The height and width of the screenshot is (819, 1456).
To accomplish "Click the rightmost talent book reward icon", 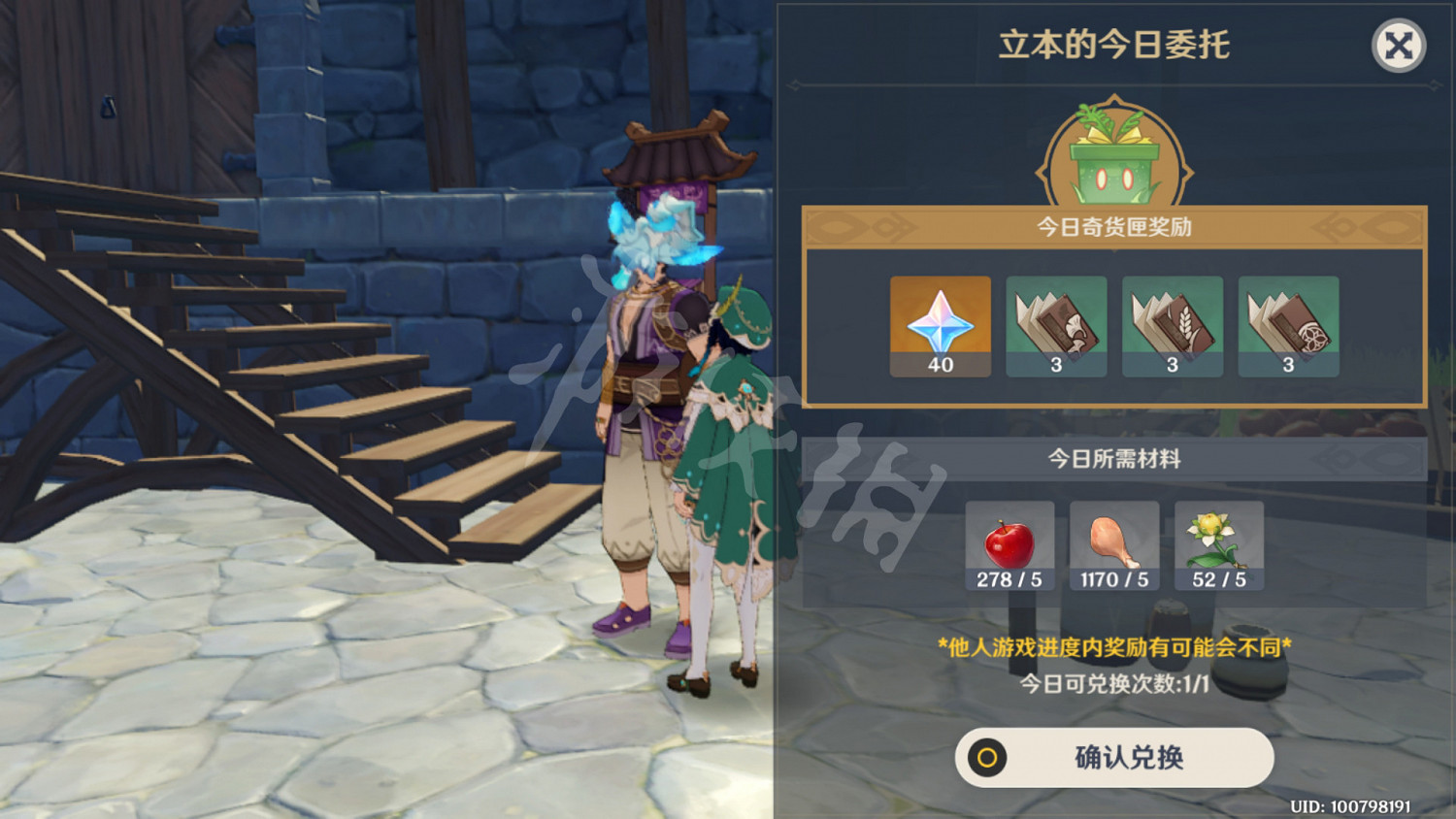I will [1287, 328].
